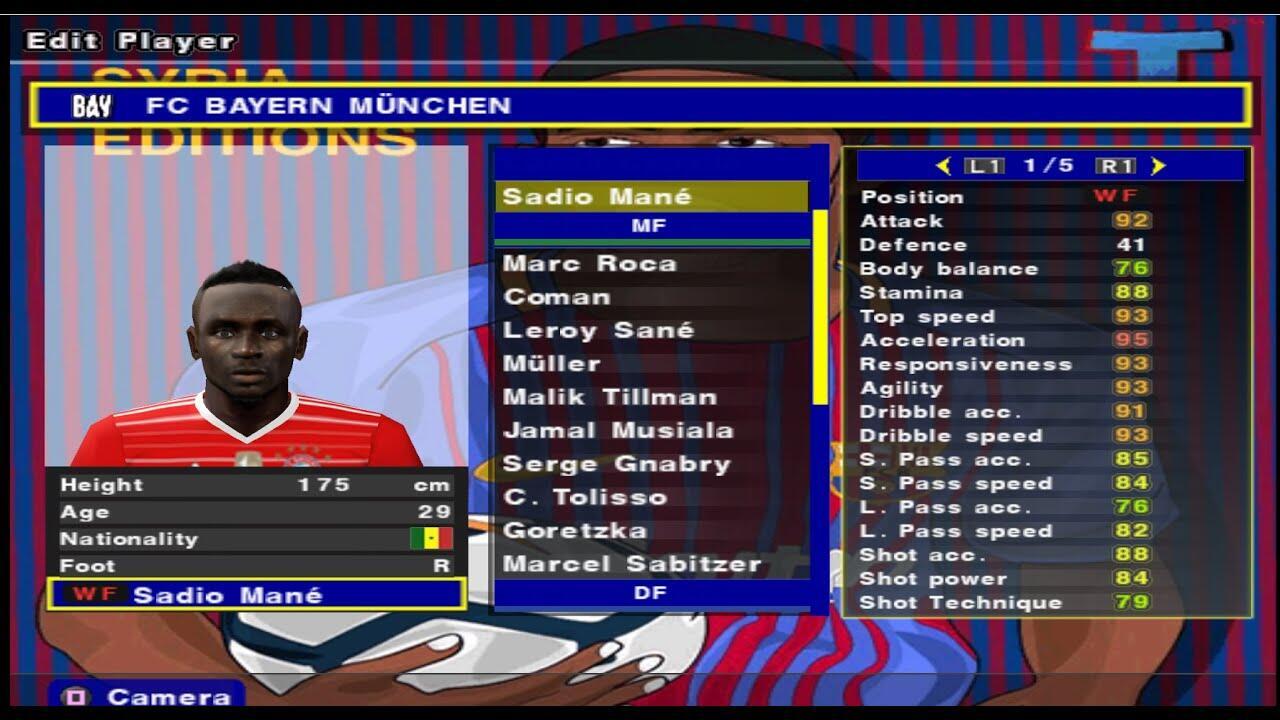The image size is (1280, 720).
Task: Choose Malik Tillman from the roster
Action: click(x=610, y=397)
